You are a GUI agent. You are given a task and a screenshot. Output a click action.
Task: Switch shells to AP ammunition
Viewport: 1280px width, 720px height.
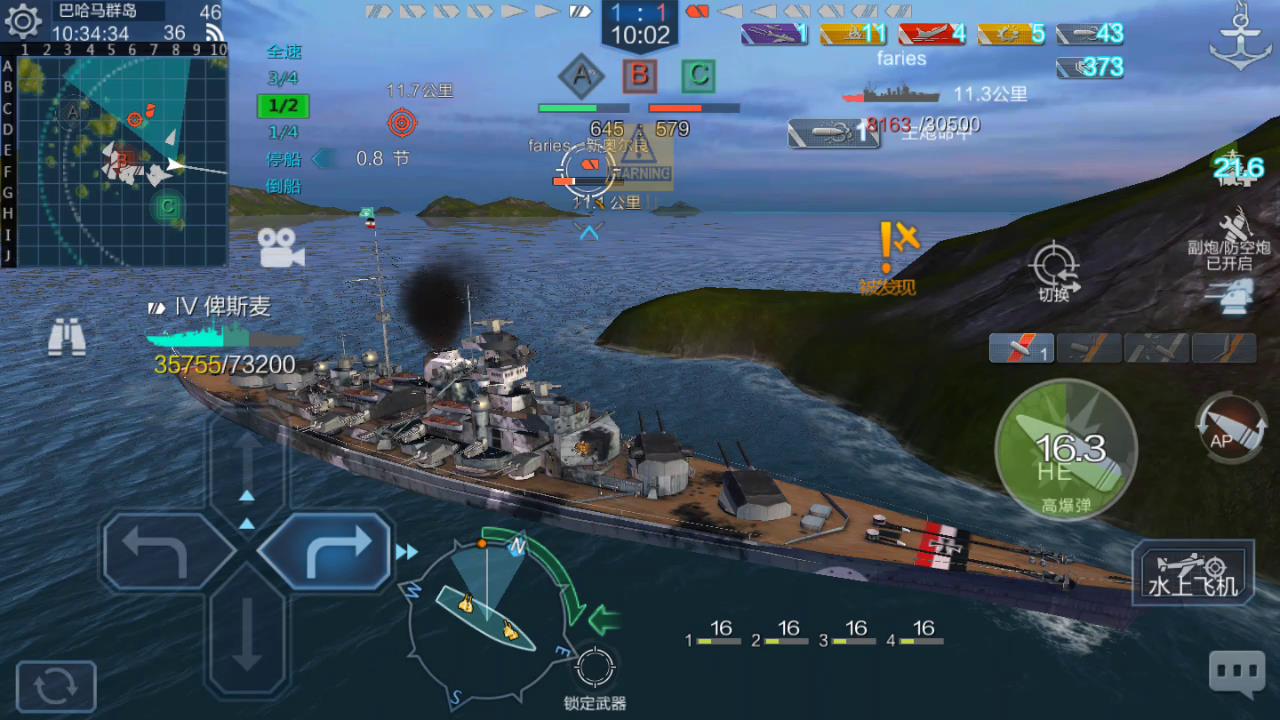click(1232, 428)
